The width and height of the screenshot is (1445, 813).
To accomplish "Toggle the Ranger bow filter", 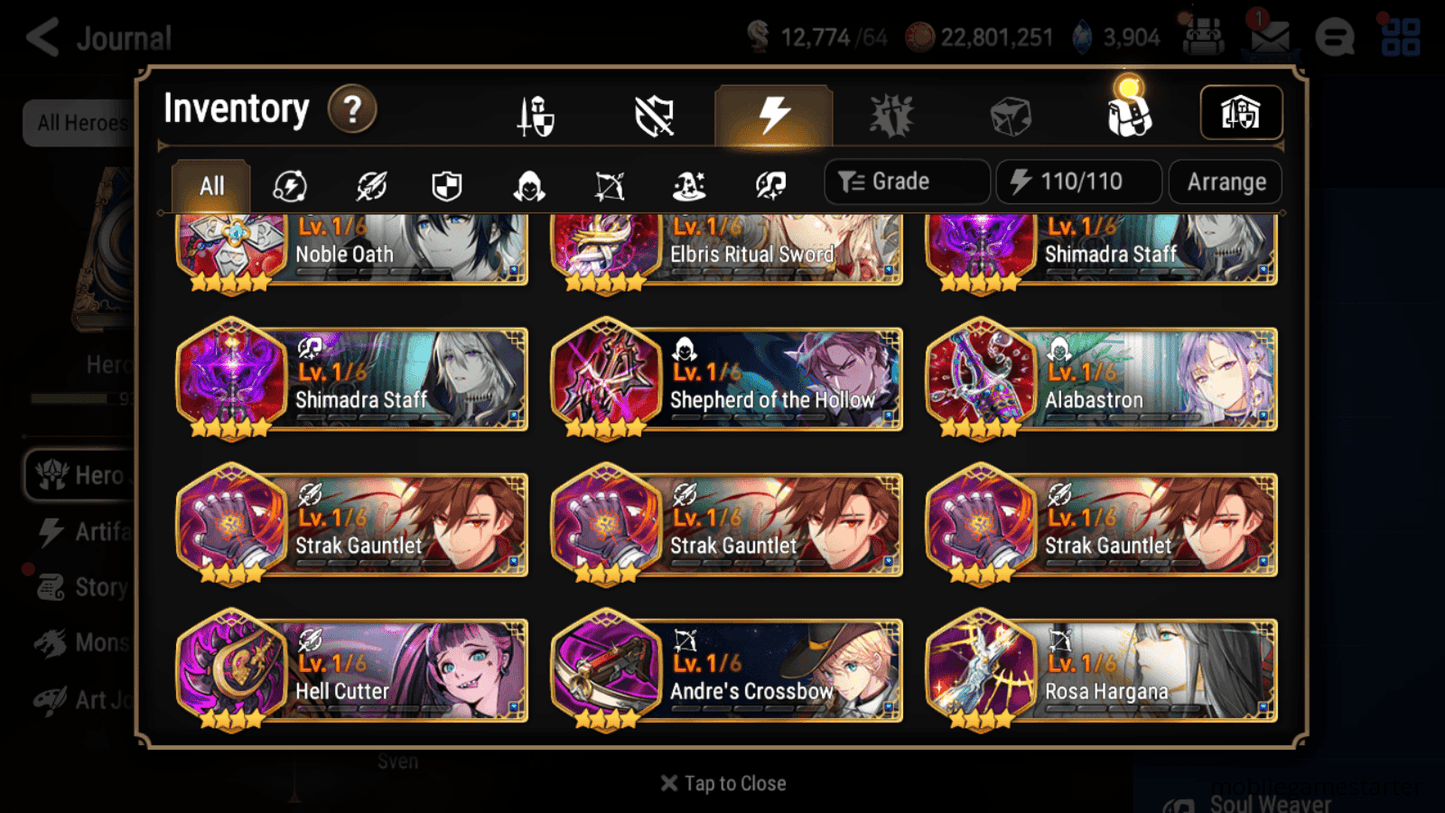I will coord(609,184).
